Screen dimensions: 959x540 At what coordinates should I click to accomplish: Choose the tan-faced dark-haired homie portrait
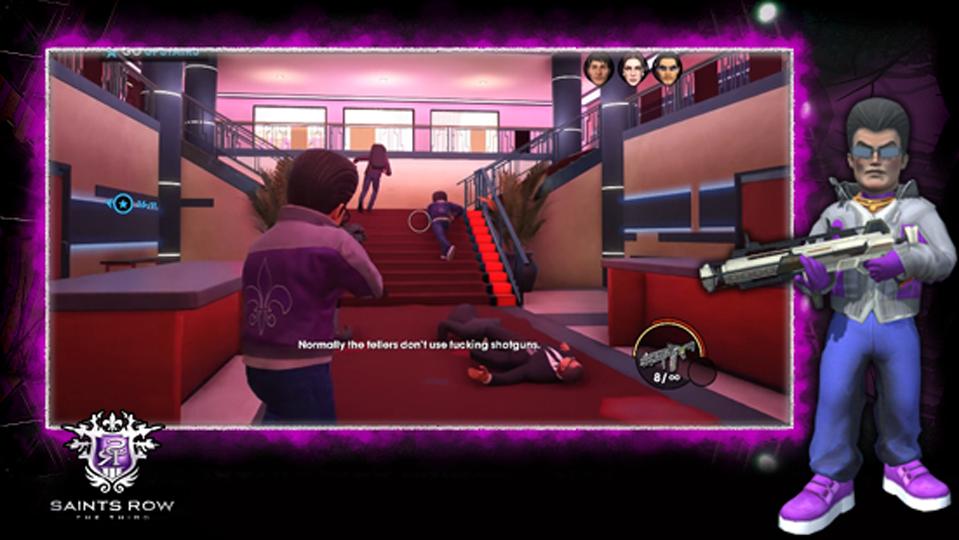(599, 69)
